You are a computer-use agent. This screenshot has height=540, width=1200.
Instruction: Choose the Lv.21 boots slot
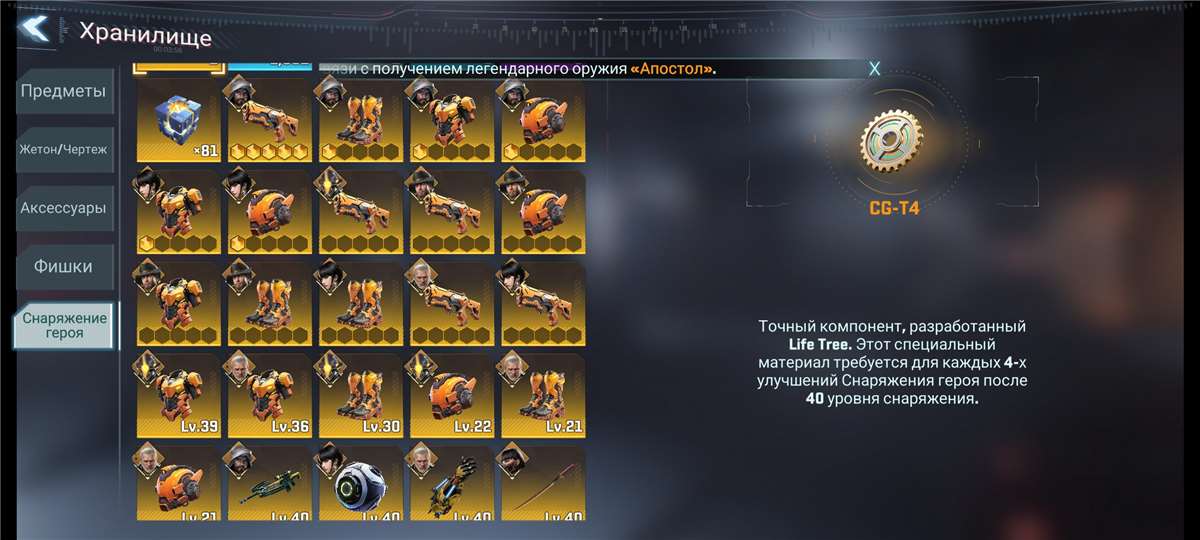542,395
